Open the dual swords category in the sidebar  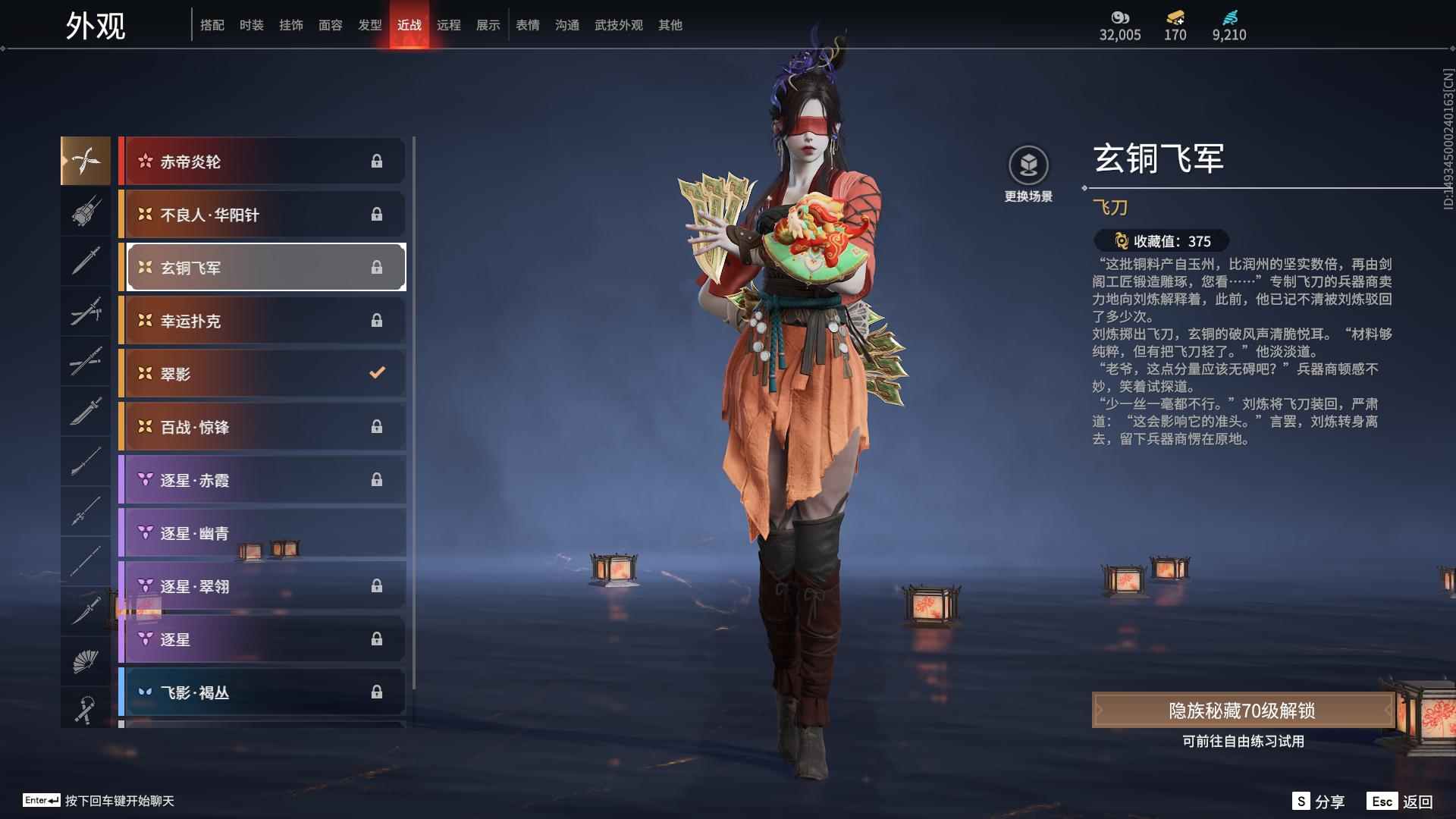click(x=86, y=362)
